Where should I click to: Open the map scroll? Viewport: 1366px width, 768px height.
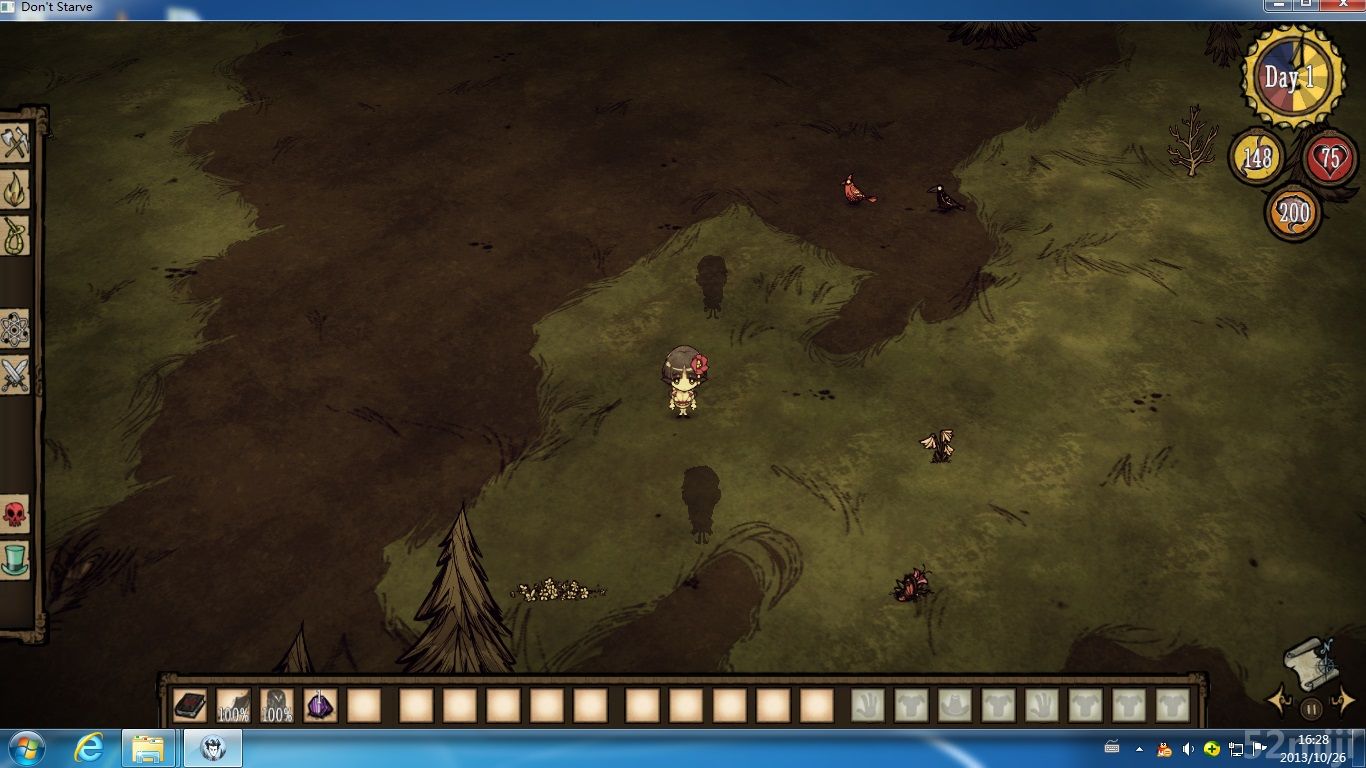pos(1310,663)
